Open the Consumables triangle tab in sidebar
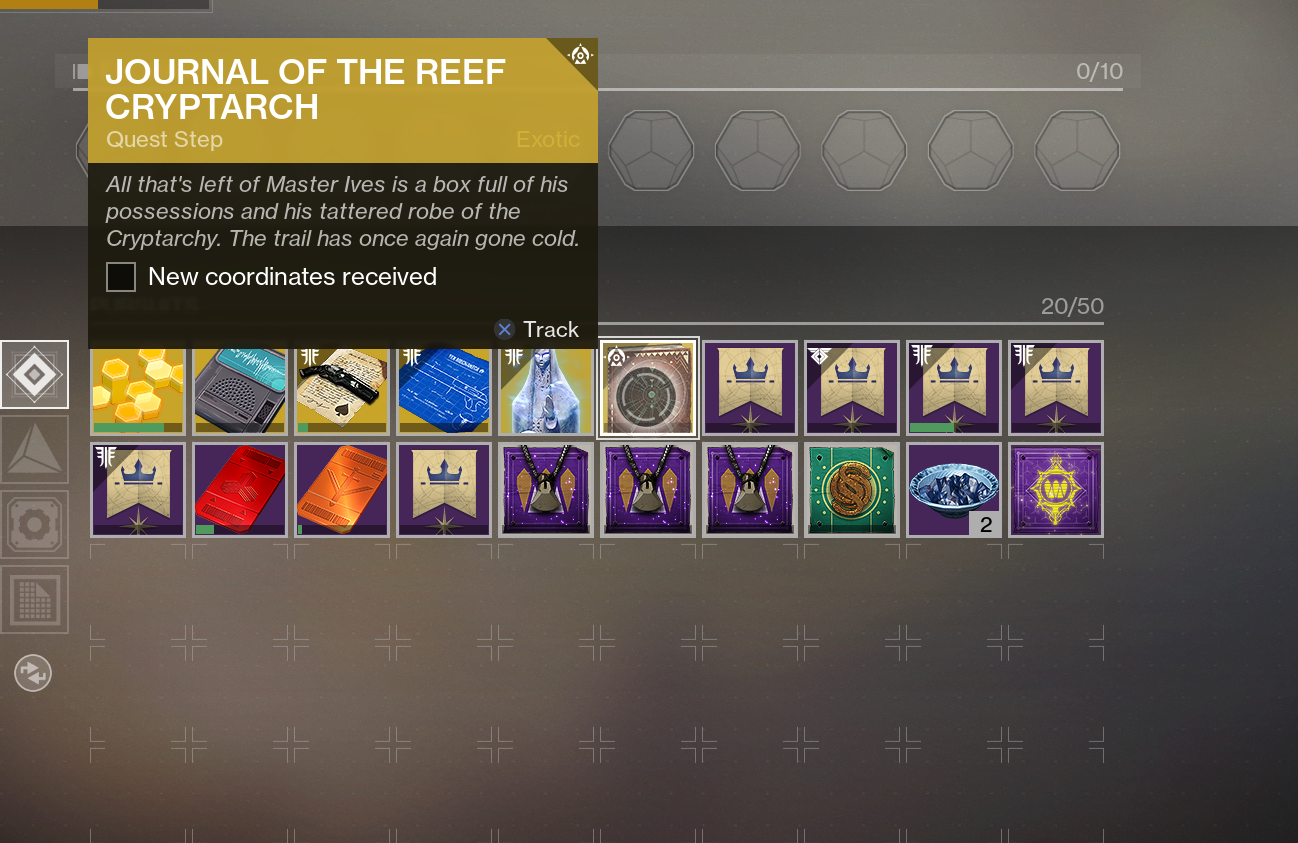The height and width of the screenshot is (843, 1298). [x=34, y=449]
